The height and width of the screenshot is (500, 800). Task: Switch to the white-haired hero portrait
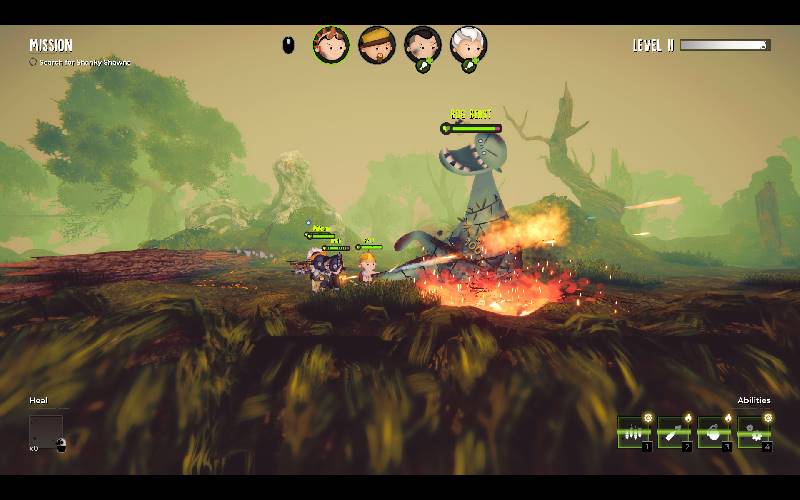coord(468,45)
